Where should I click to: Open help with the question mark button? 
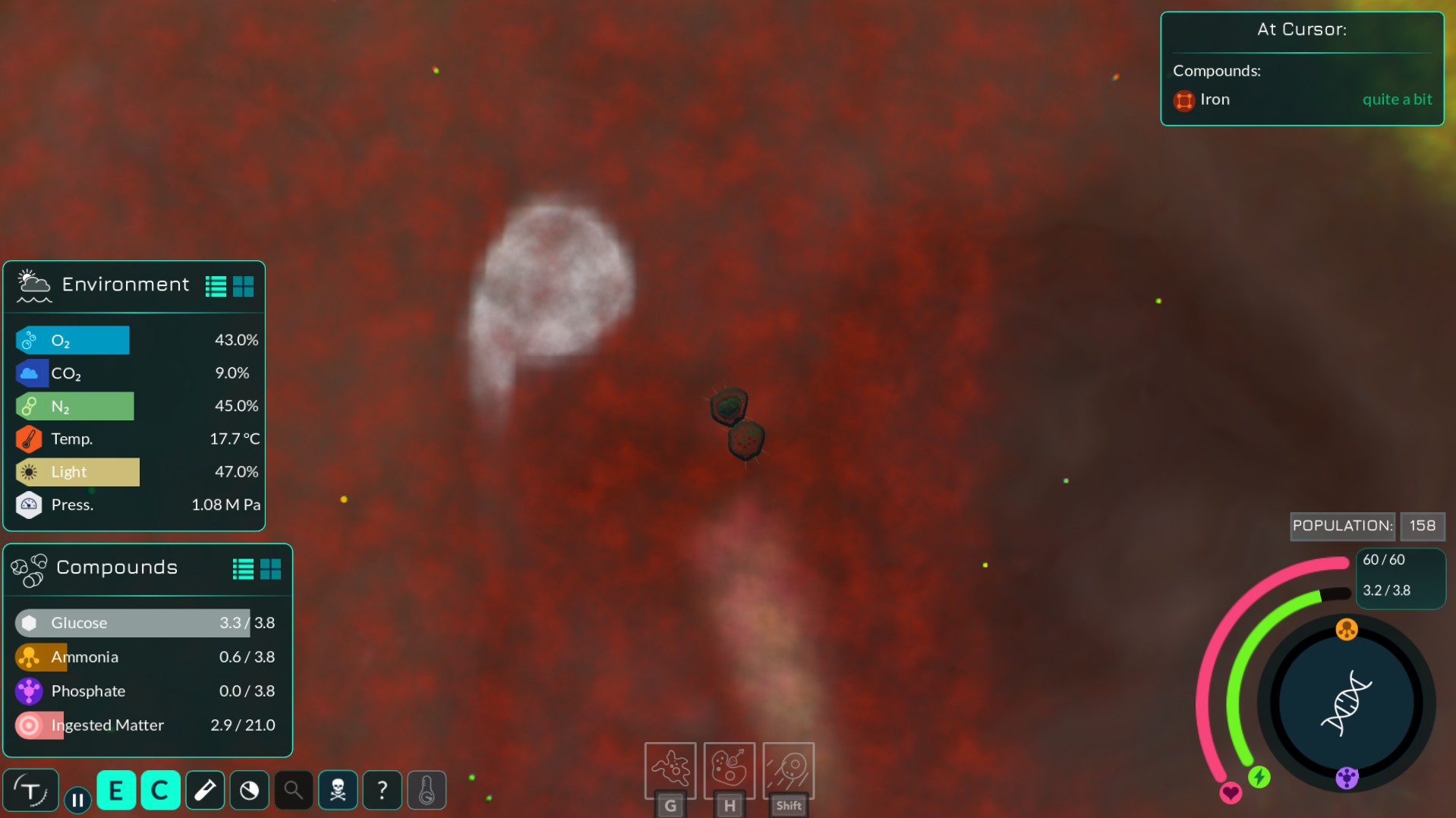pos(382,791)
